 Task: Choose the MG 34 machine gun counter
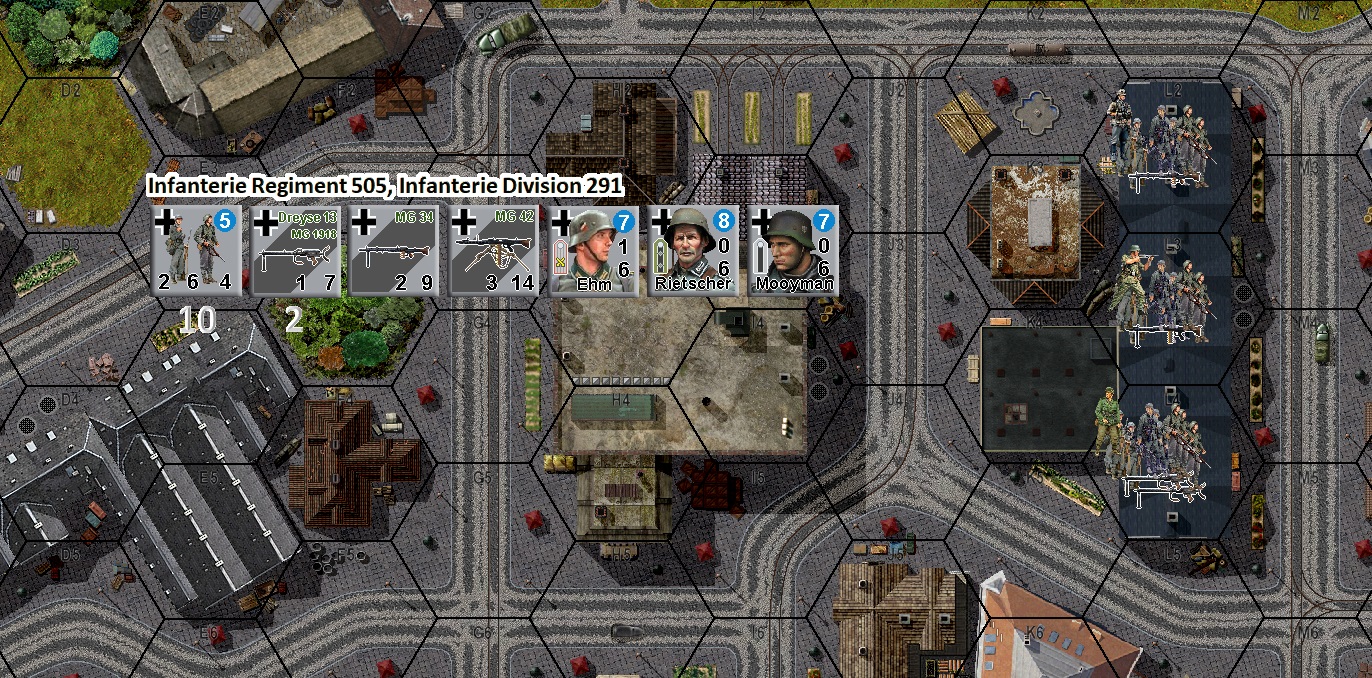click(395, 251)
